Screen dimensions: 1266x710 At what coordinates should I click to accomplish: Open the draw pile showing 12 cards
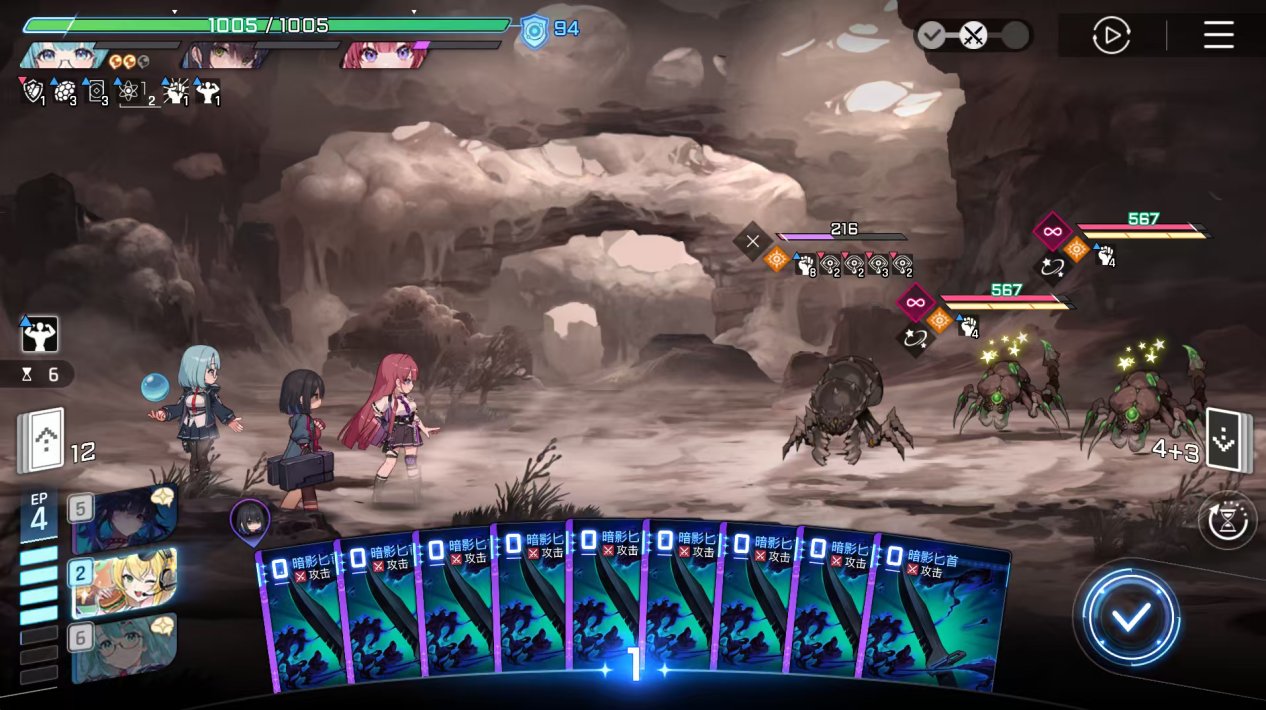(x=42, y=442)
